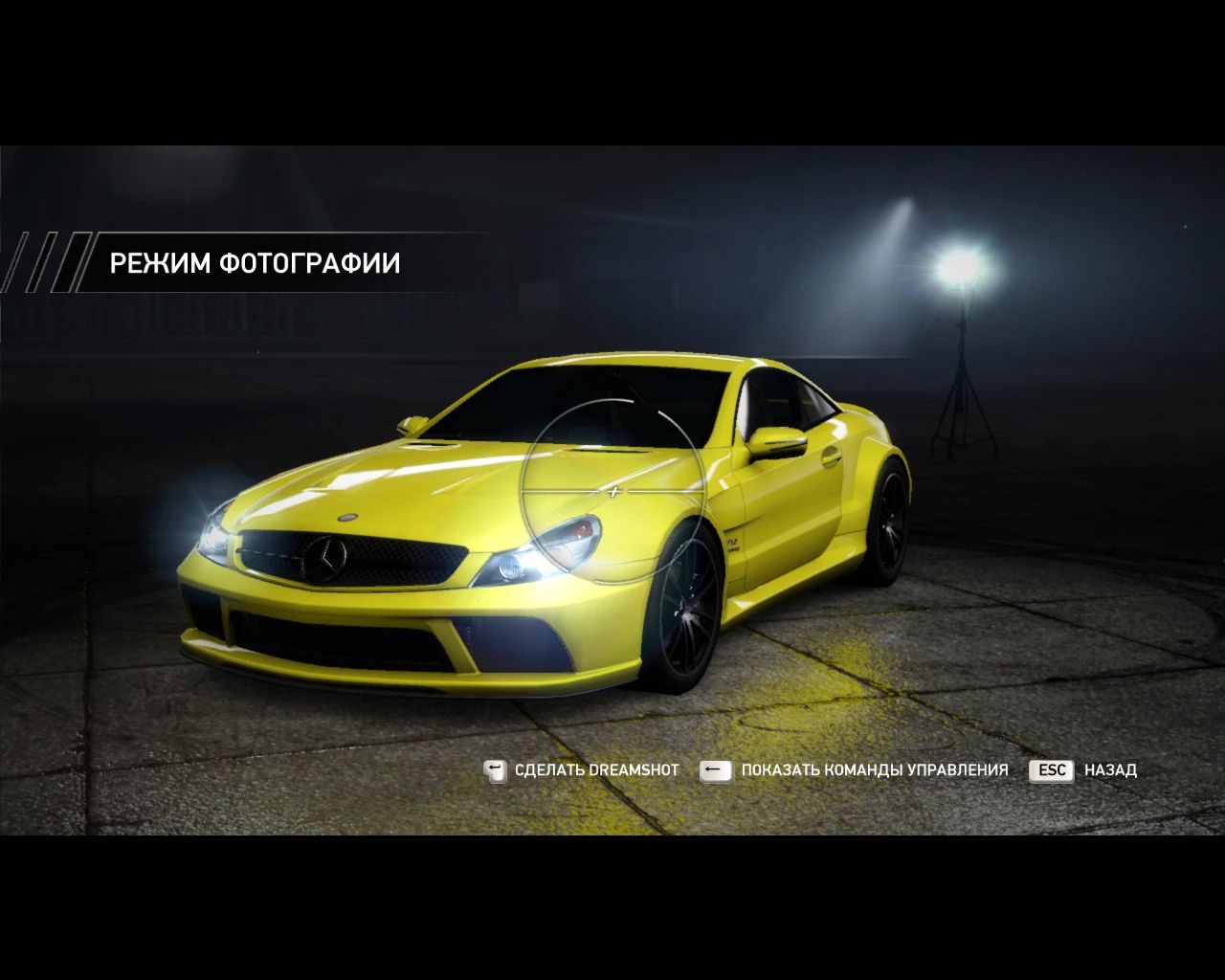Open ПОКАЗАТЬ КОМАНДЫ УПРАВЛЕНИЯ help overlay
This screenshot has height=980, width=1225.
874,769
